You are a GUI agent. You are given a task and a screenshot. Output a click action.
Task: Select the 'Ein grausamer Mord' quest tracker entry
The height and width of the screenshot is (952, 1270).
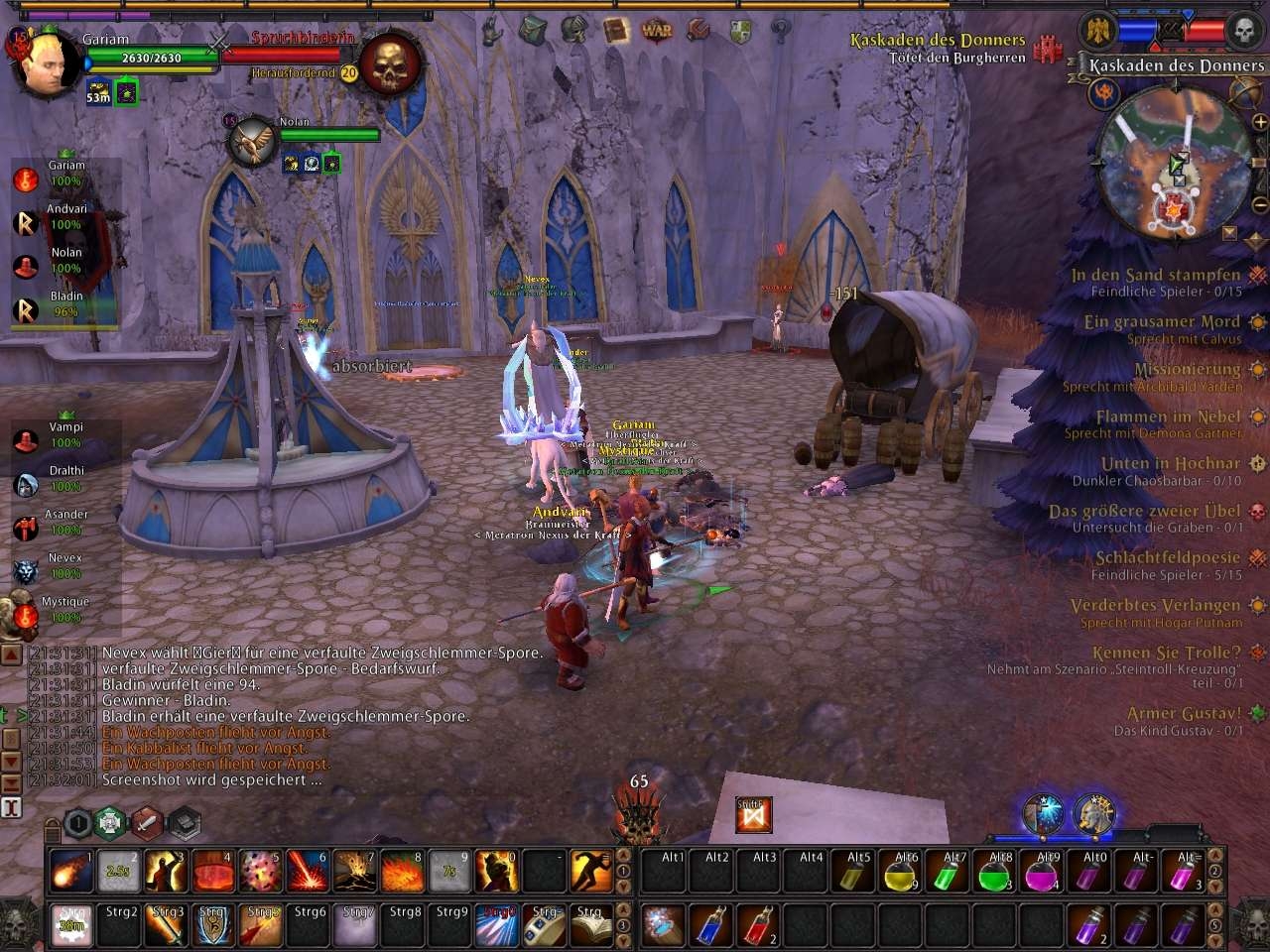click(1162, 321)
